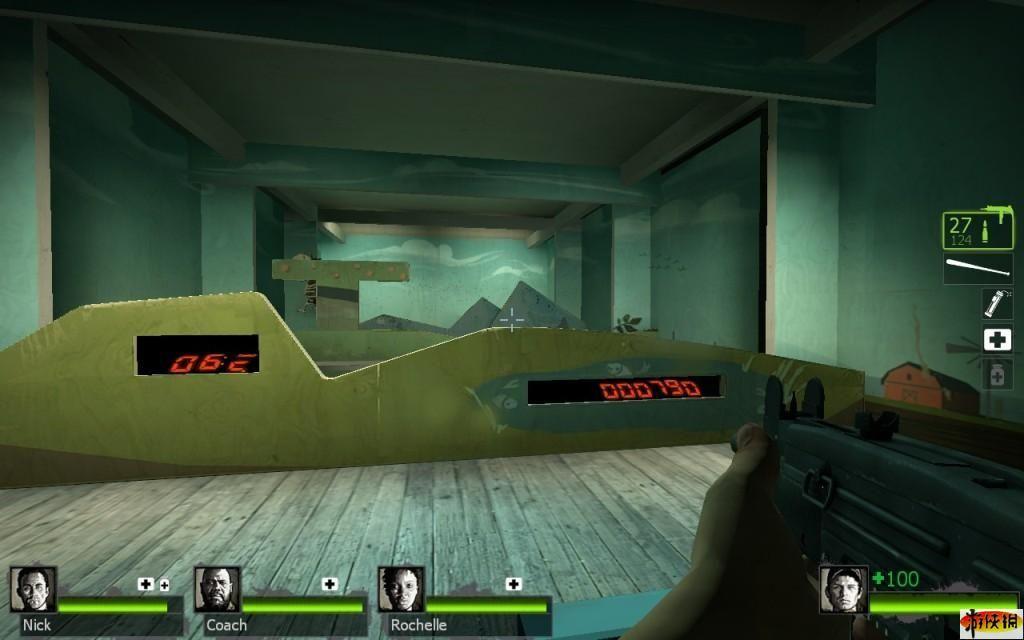Choose Rochelle's teammate portrait
1024x640 pixels.
[x=401, y=590]
